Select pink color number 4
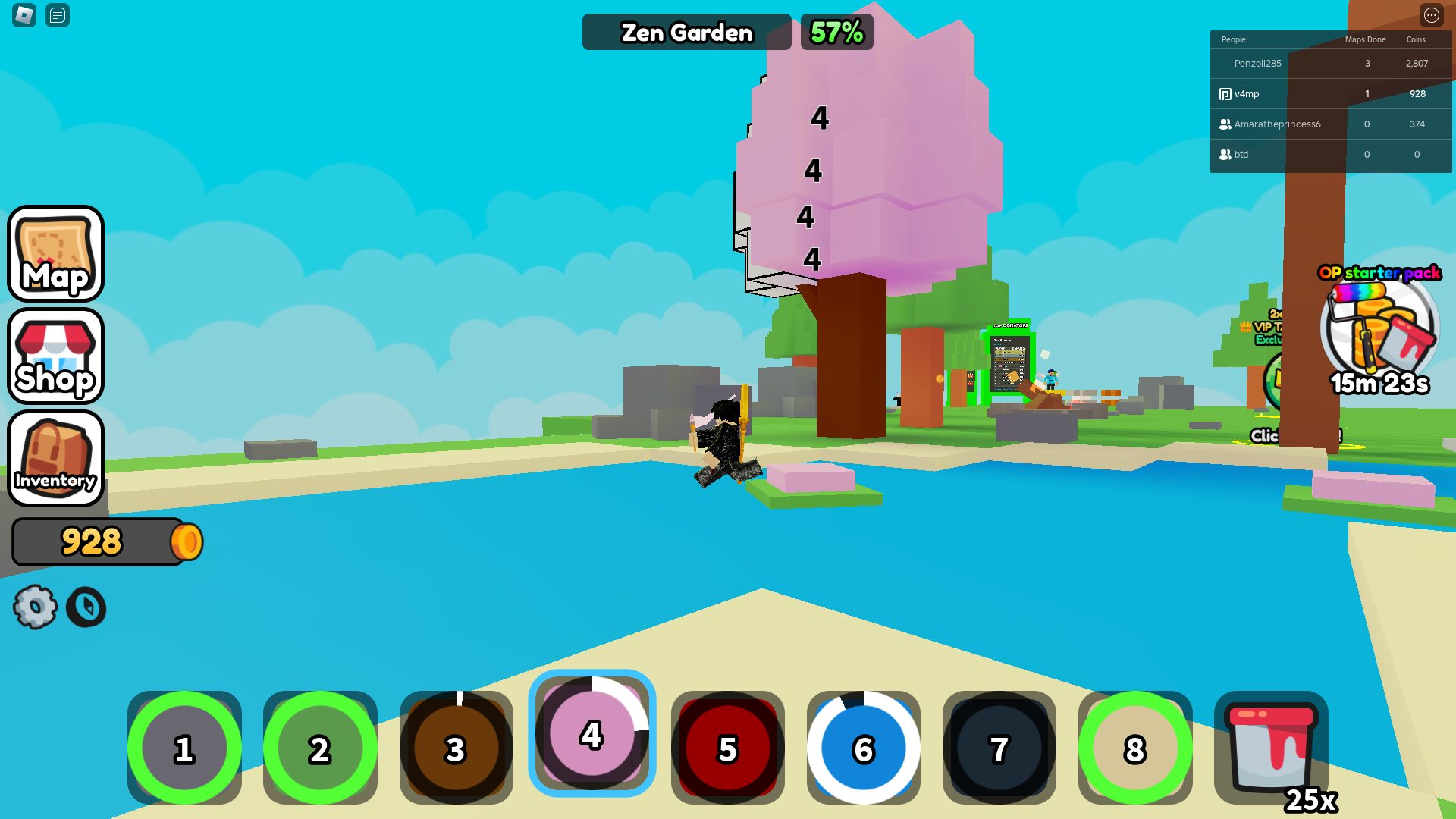 tap(591, 734)
